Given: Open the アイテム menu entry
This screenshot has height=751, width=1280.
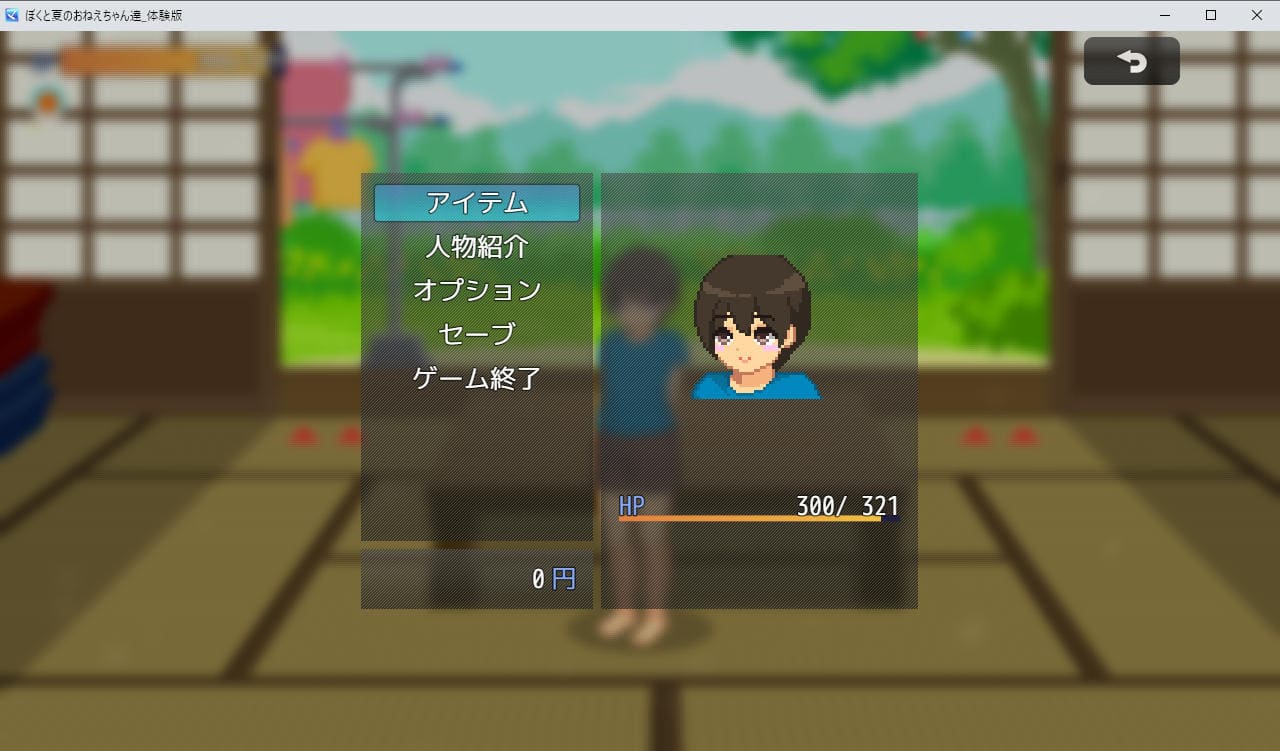Looking at the screenshot, I should pos(477,203).
